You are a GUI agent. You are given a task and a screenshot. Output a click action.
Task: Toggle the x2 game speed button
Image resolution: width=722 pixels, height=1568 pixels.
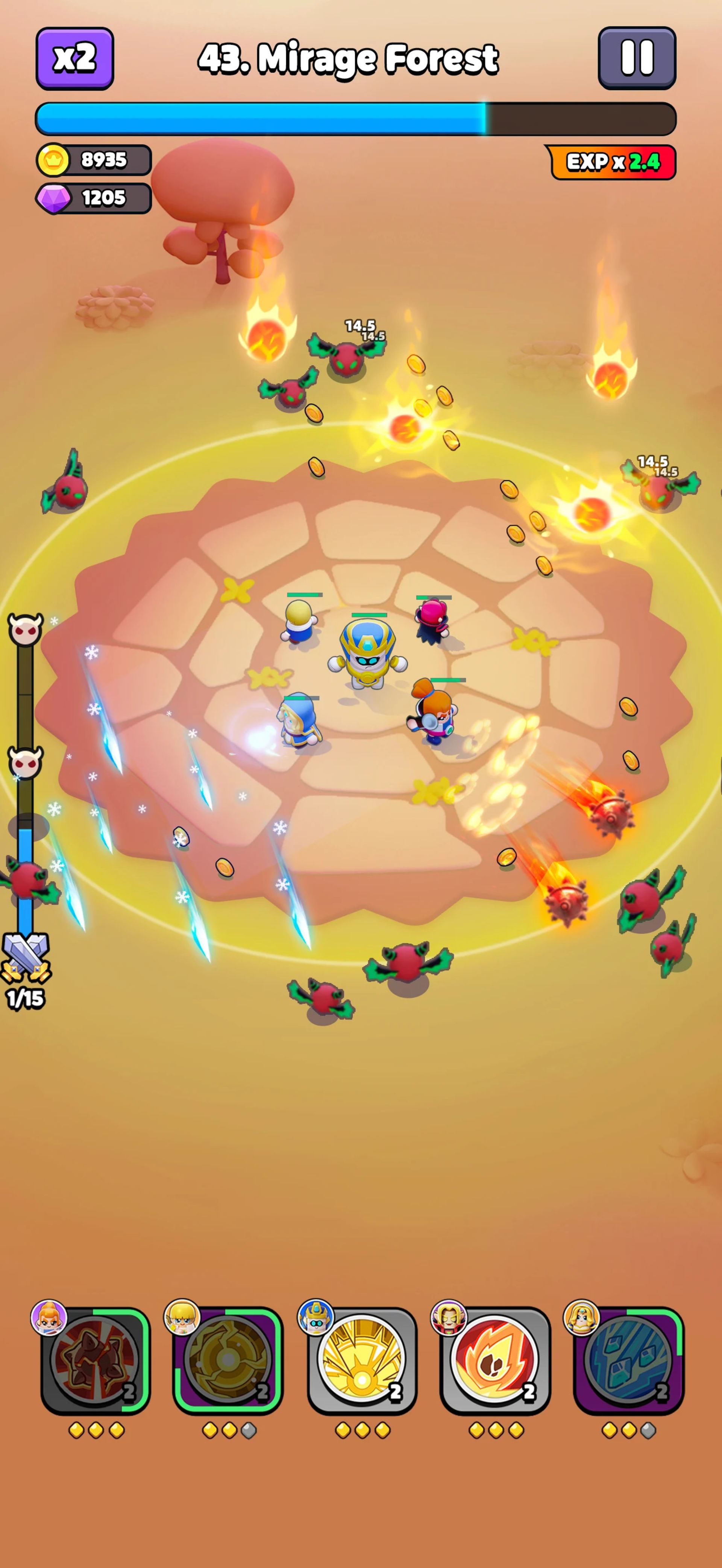point(74,58)
